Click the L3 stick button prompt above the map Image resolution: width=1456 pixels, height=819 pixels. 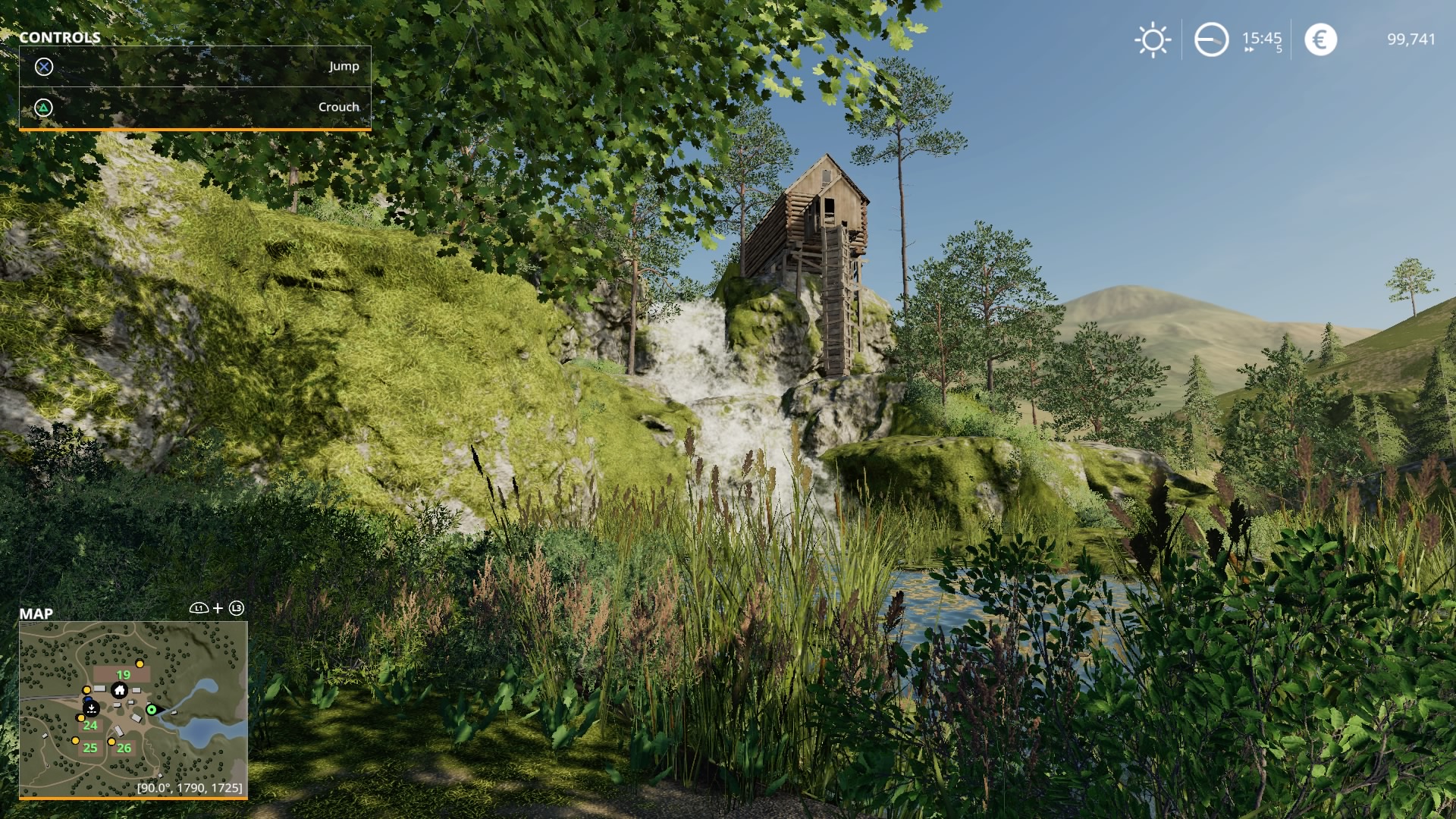coord(237,608)
